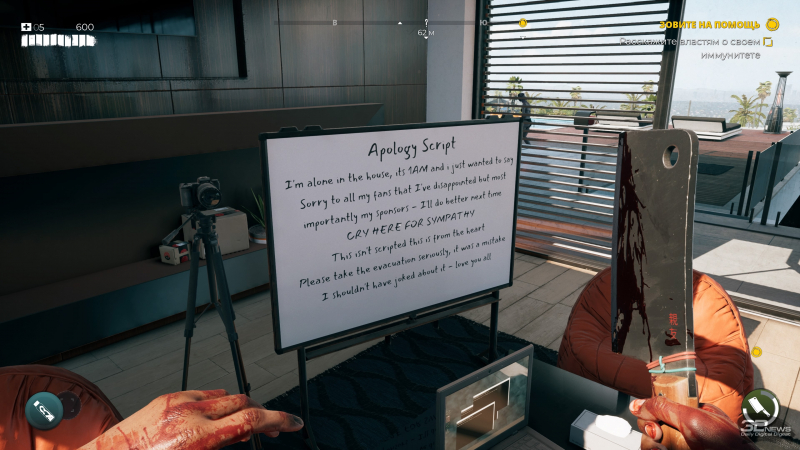Click the unchecked quest objective checkbox

pyautogui.click(x=768, y=42)
